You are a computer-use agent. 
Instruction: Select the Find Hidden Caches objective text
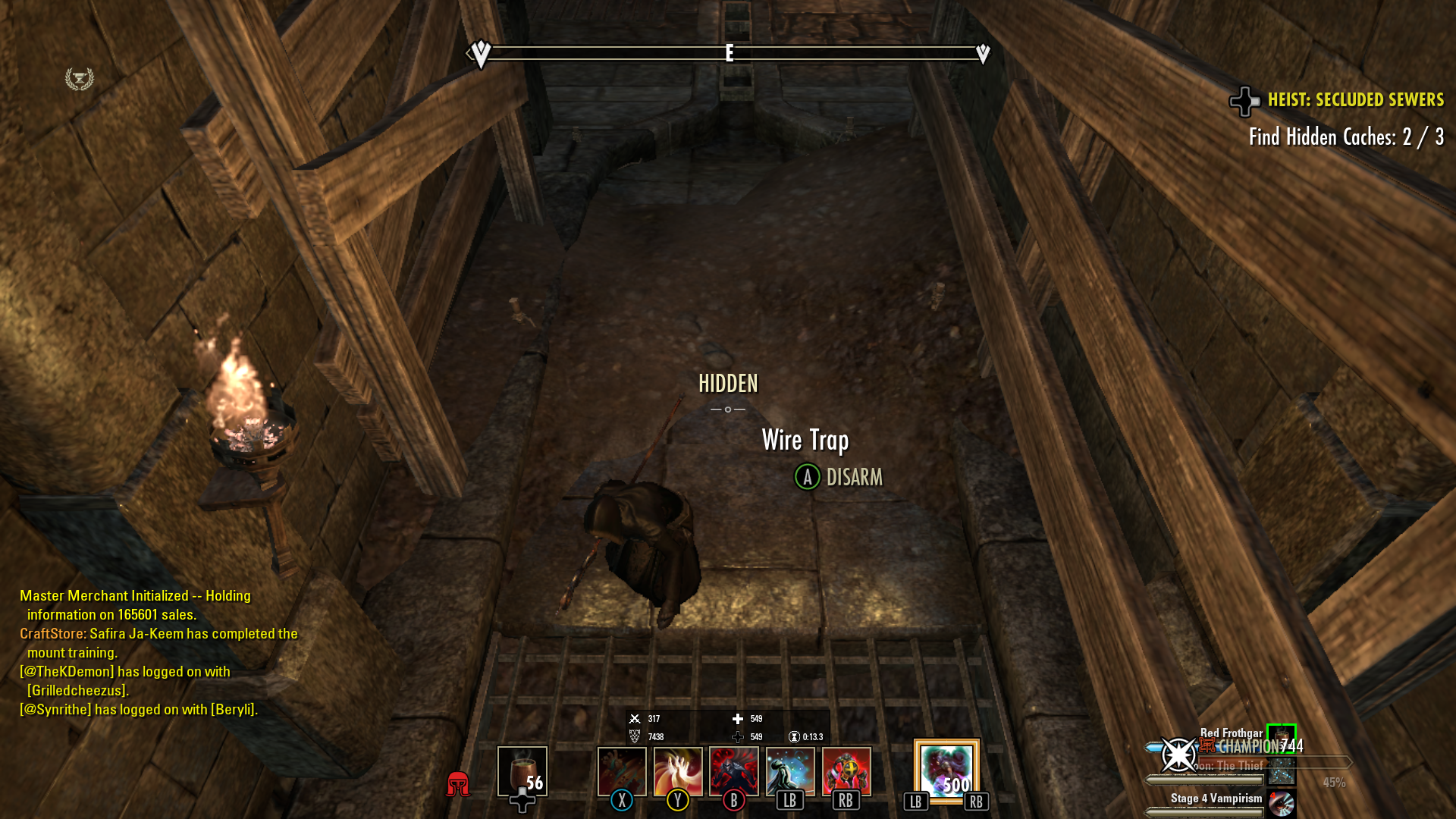[1347, 137]
